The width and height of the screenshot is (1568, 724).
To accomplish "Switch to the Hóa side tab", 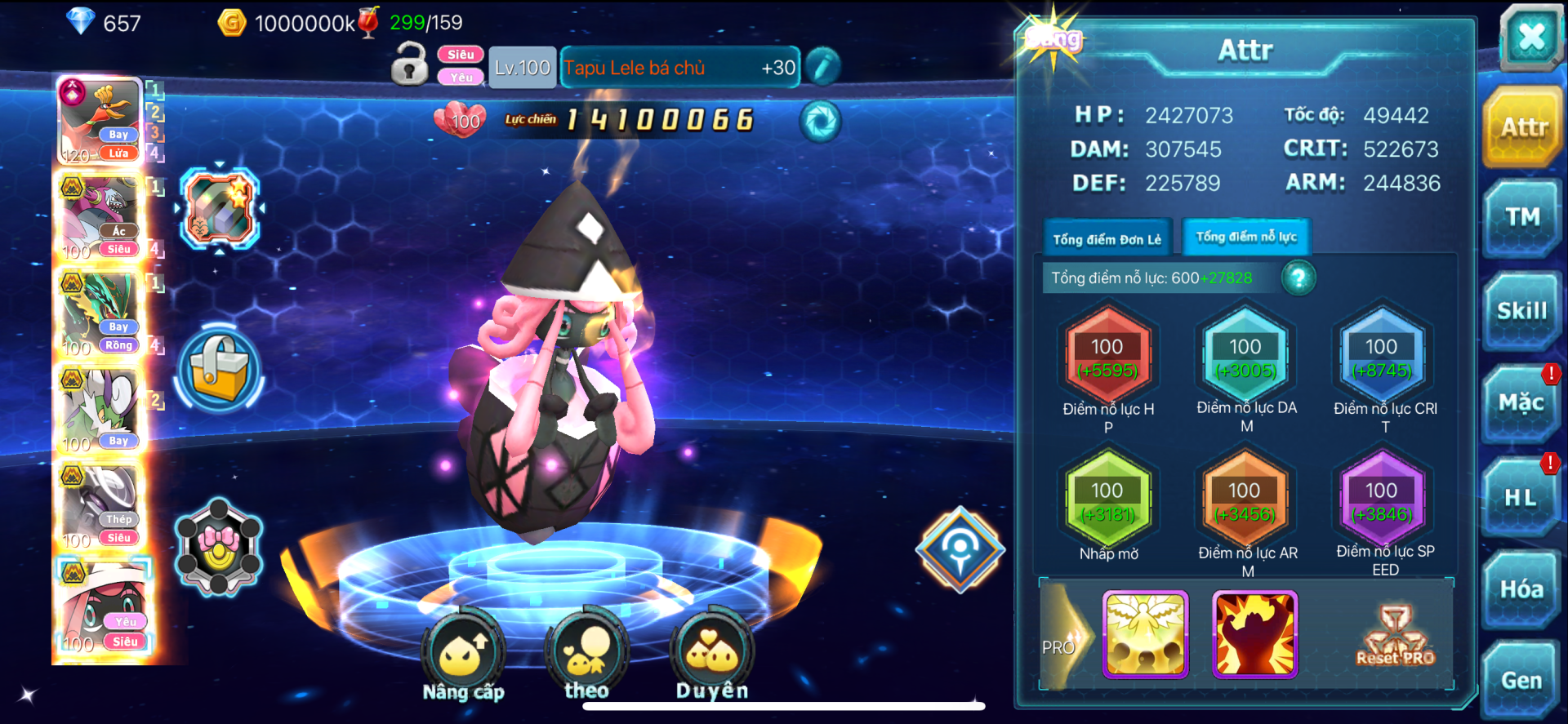I will 1521,589.
